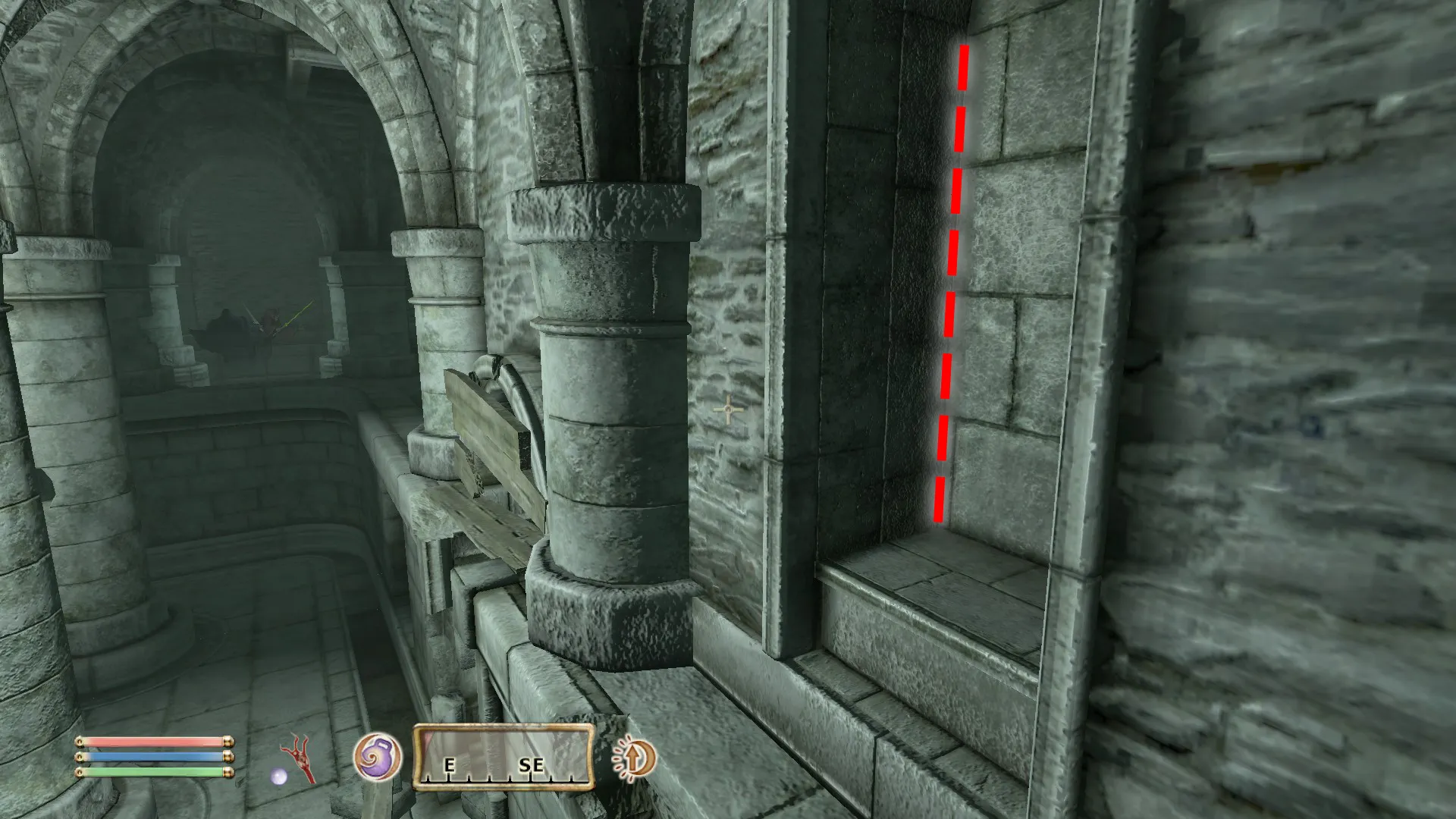The height and width of the screenshot is (819, 1456).
Task: Select the purple weight spell icon
Action: click(377, 757)
